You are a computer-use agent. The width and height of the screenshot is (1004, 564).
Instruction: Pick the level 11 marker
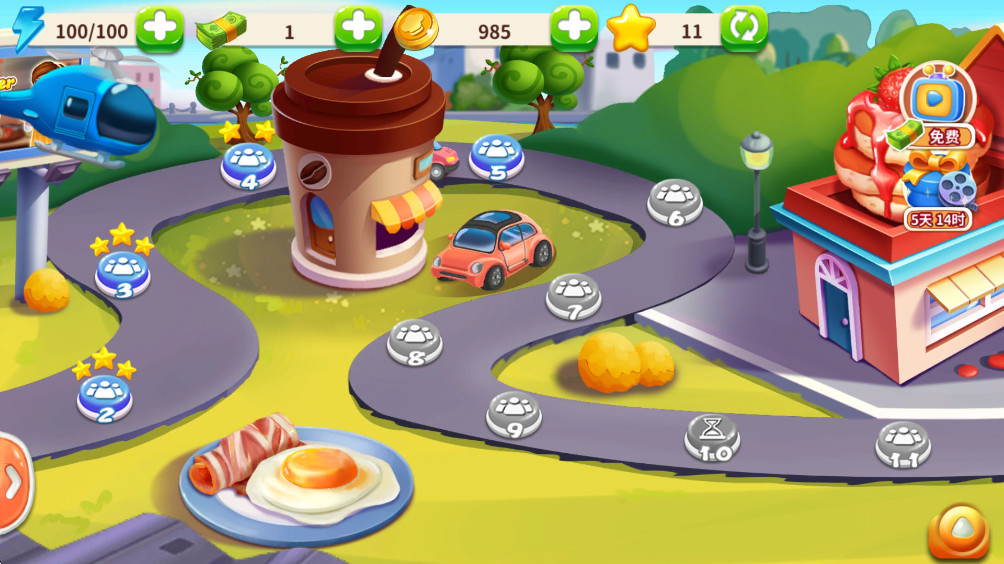click(903, 445)
